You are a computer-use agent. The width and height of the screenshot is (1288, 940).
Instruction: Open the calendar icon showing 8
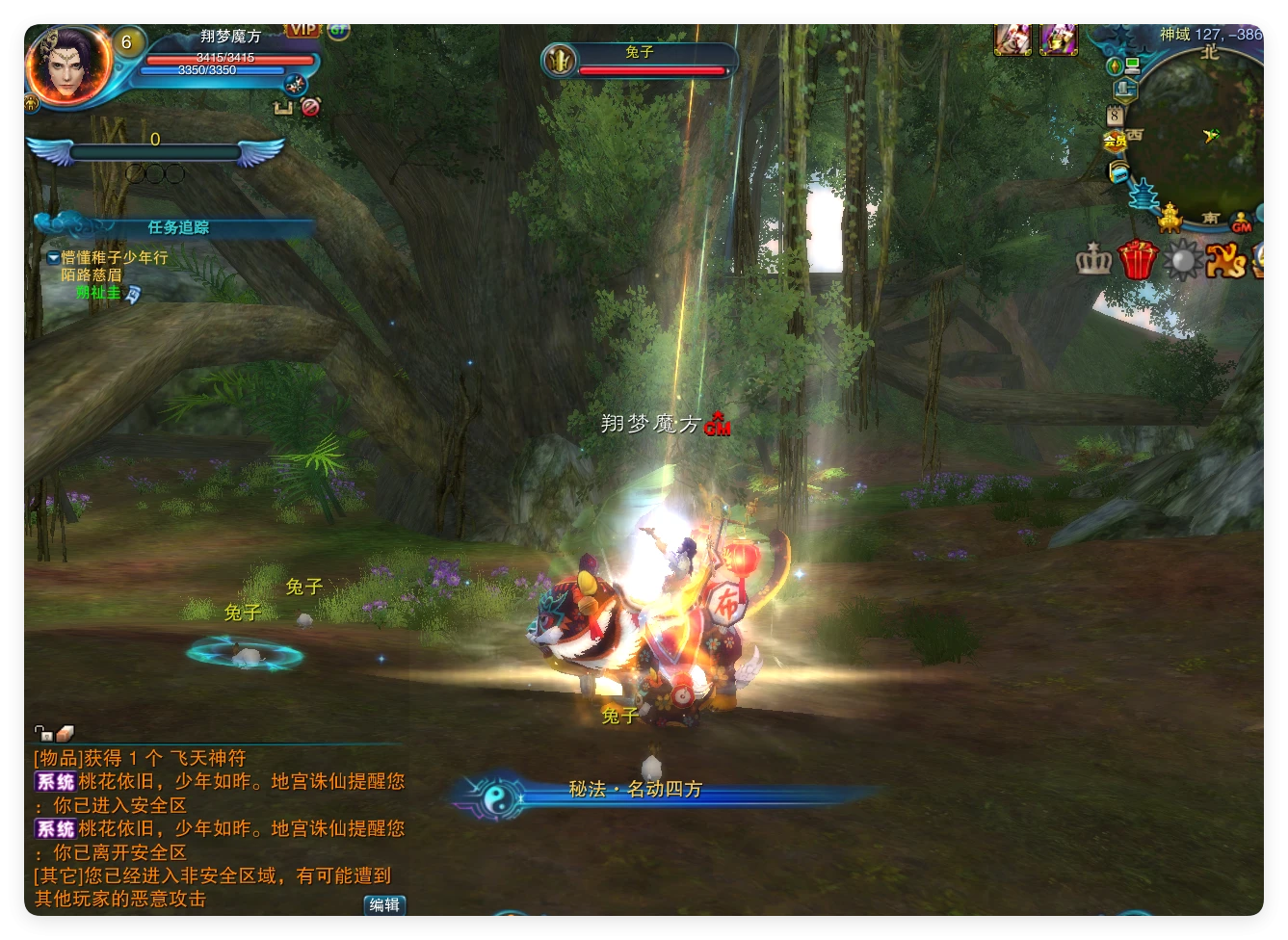1115,116
